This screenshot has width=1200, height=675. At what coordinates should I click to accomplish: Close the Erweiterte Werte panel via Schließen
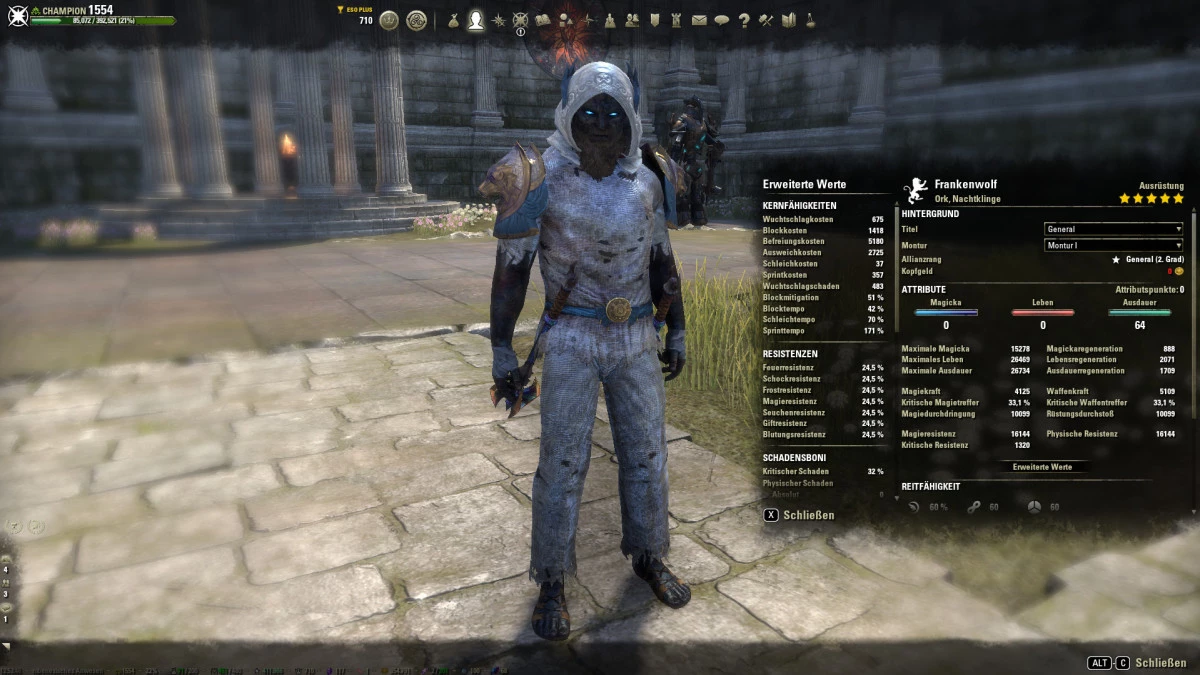pos(800,515)
